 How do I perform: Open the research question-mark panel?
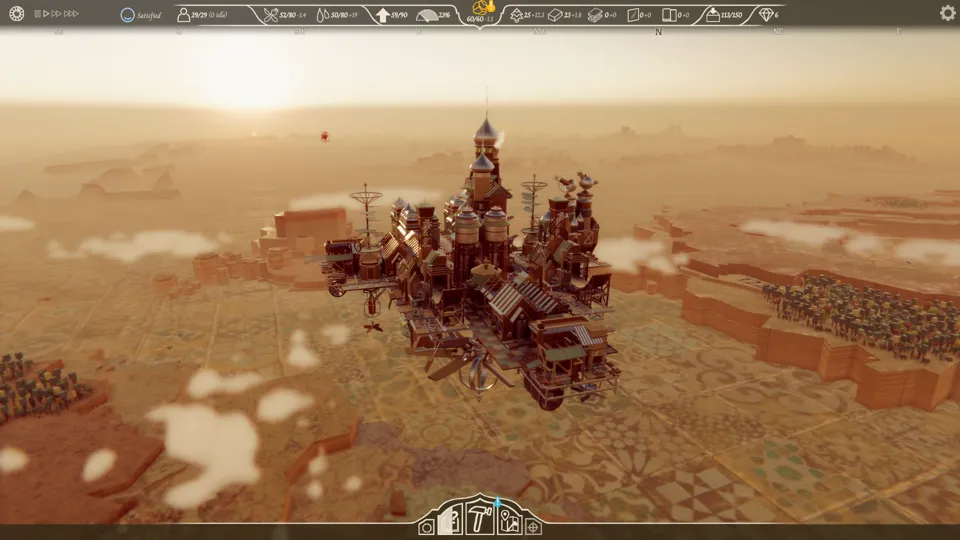451,521
